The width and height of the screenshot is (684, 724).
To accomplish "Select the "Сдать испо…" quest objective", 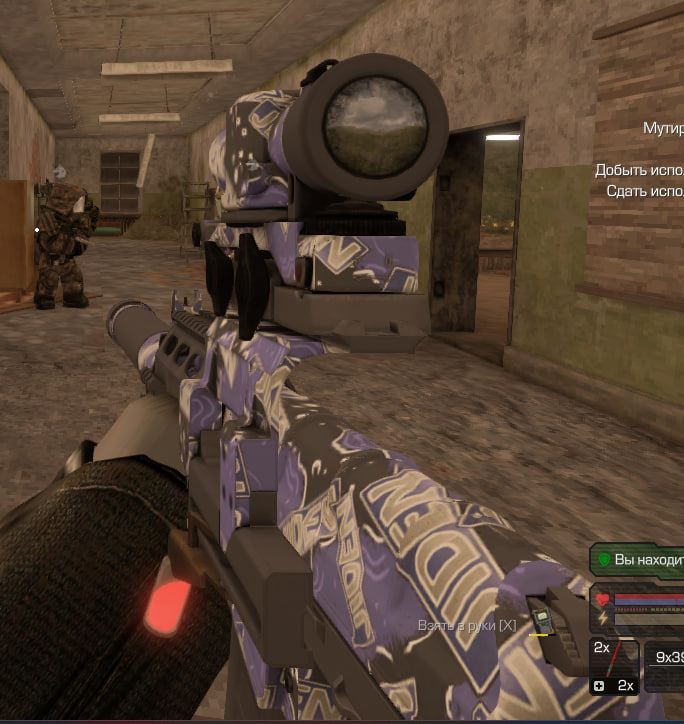I will point(645,190).
